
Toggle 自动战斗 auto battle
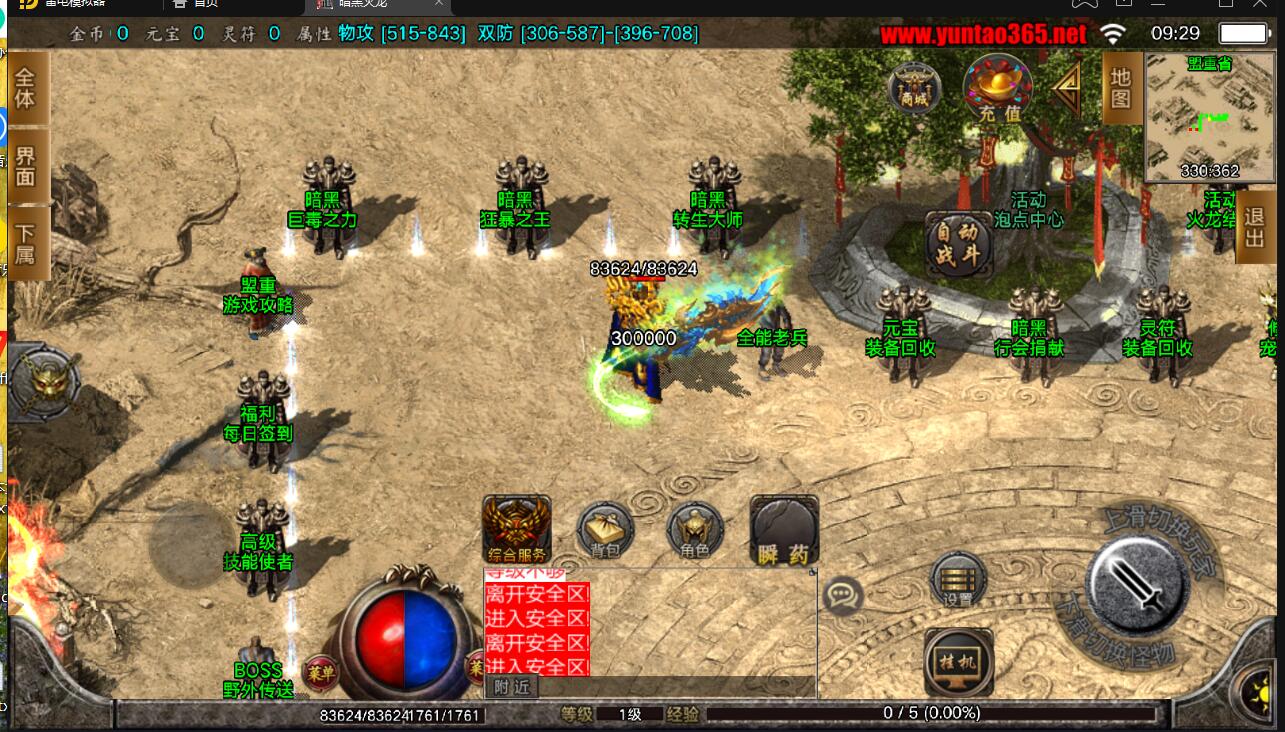tap(959, 243)
